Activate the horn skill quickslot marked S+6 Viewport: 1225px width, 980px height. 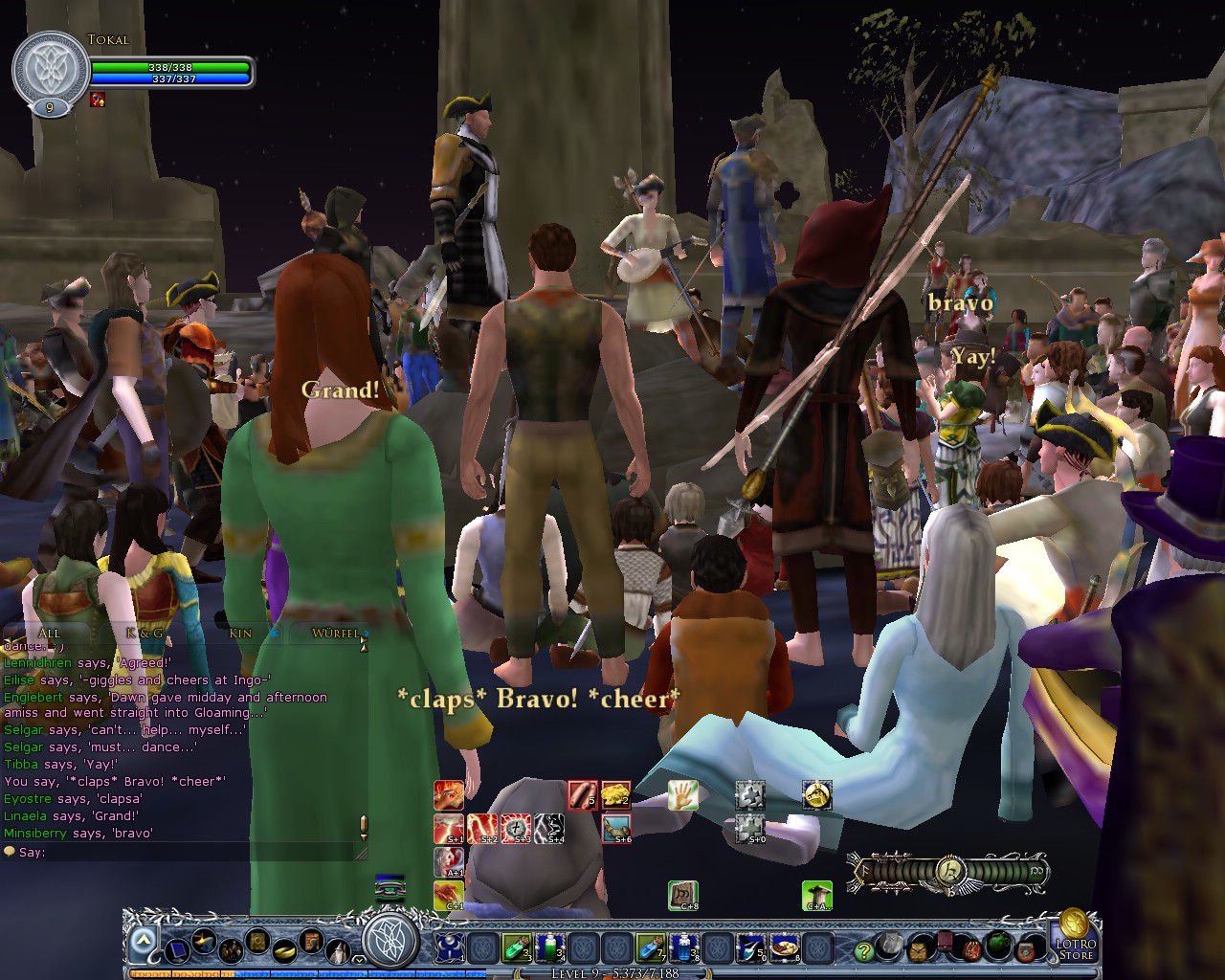615,827
